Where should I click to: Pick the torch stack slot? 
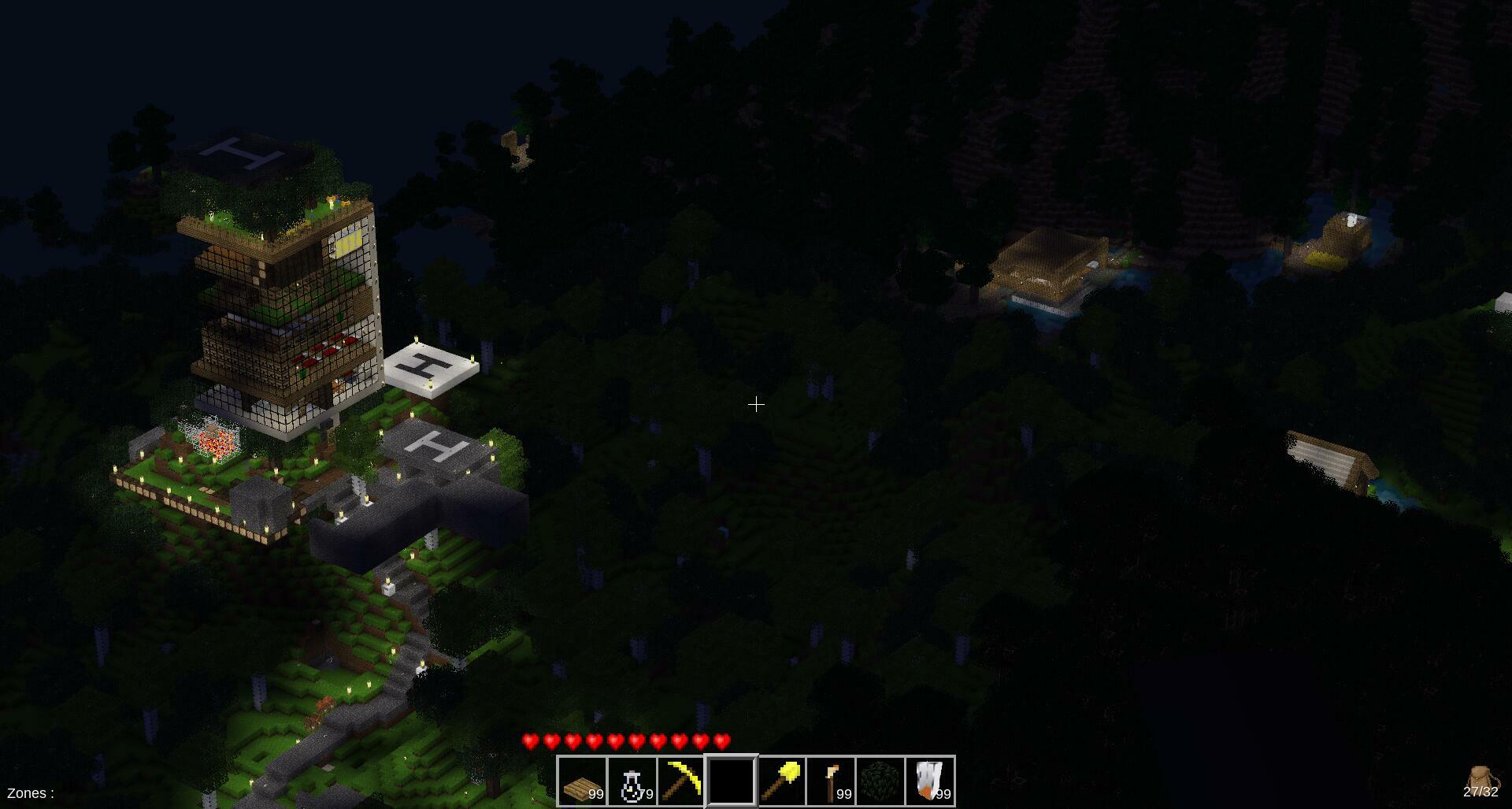point(831,781)
